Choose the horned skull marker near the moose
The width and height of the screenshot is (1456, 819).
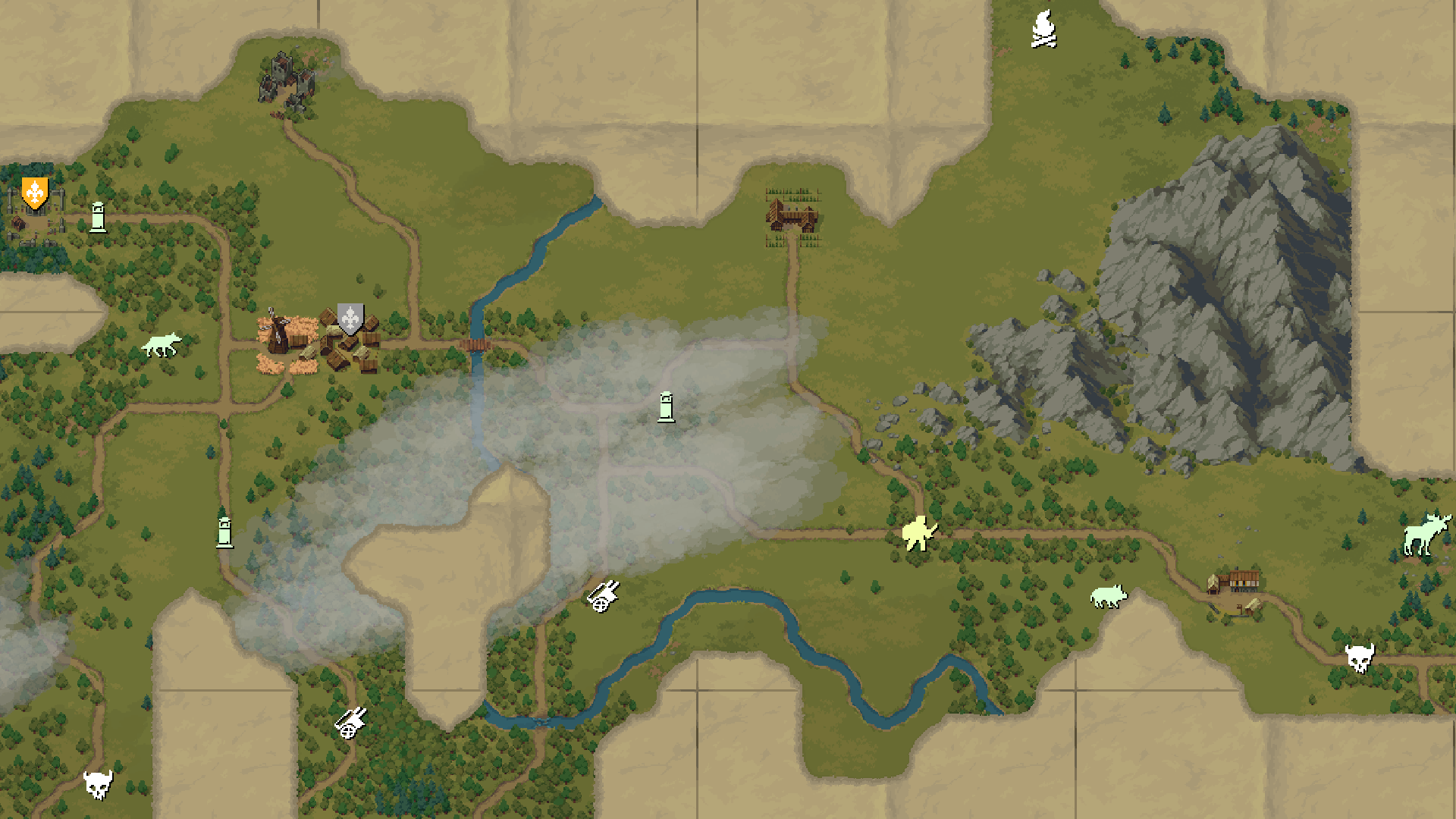point(1359,657)
